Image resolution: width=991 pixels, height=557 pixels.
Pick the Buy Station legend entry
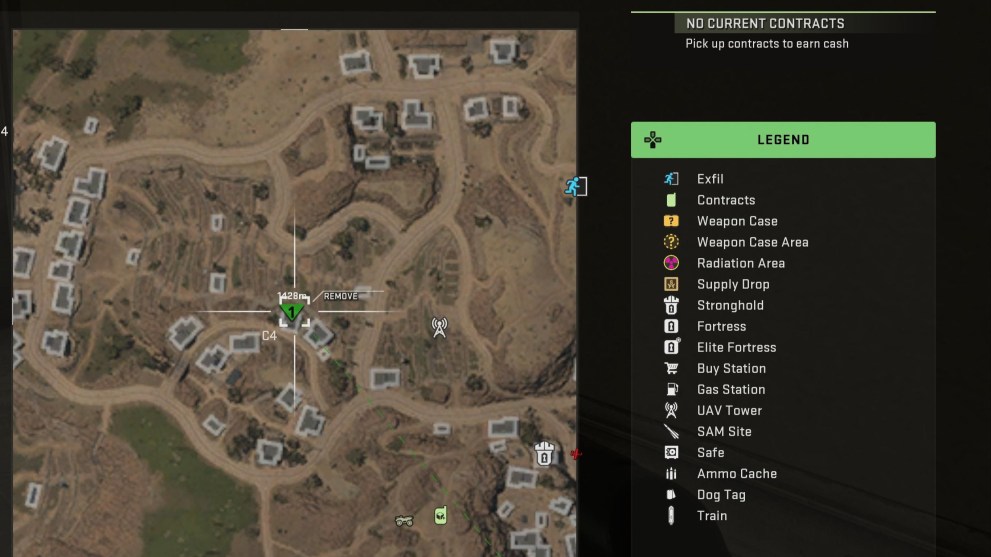730,368
